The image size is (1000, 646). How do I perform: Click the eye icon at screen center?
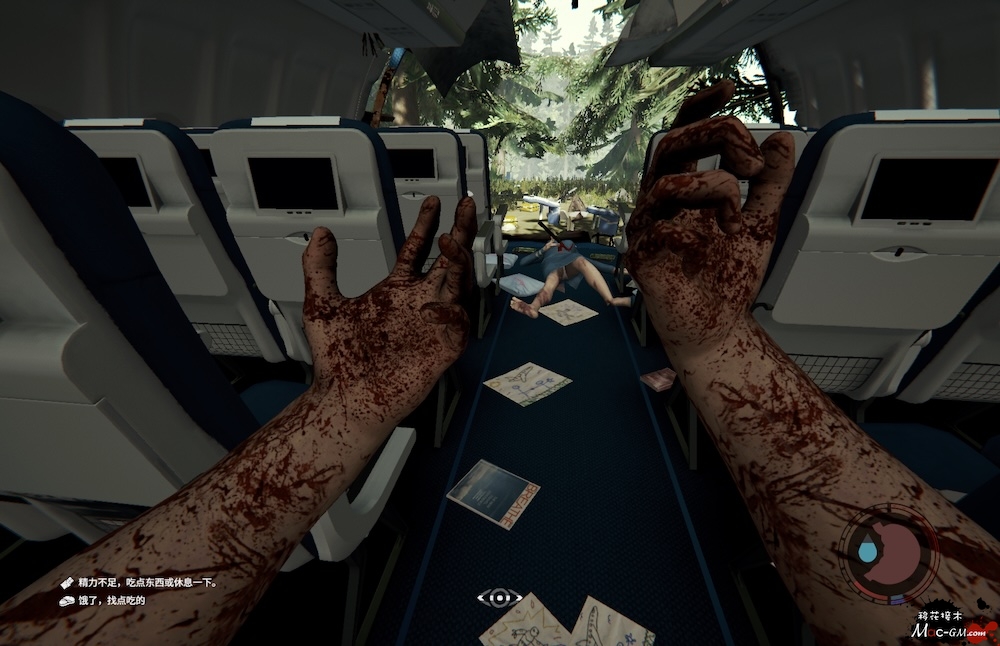498,598
